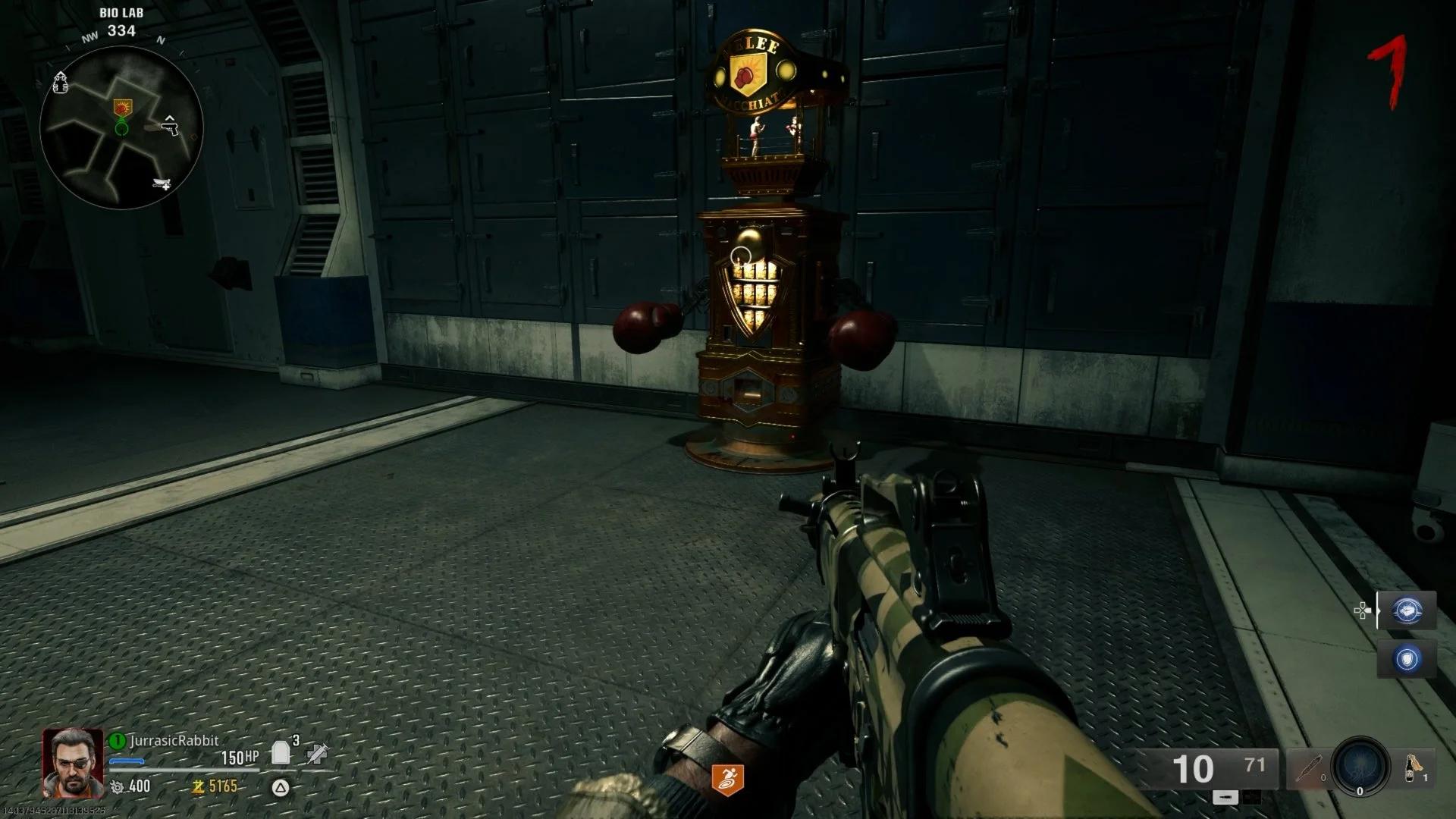Click the molotov cocktail lethal slot
The height and width of the screenshot is (819, 1456).
pyautogui.click(x=1413, y=768)
